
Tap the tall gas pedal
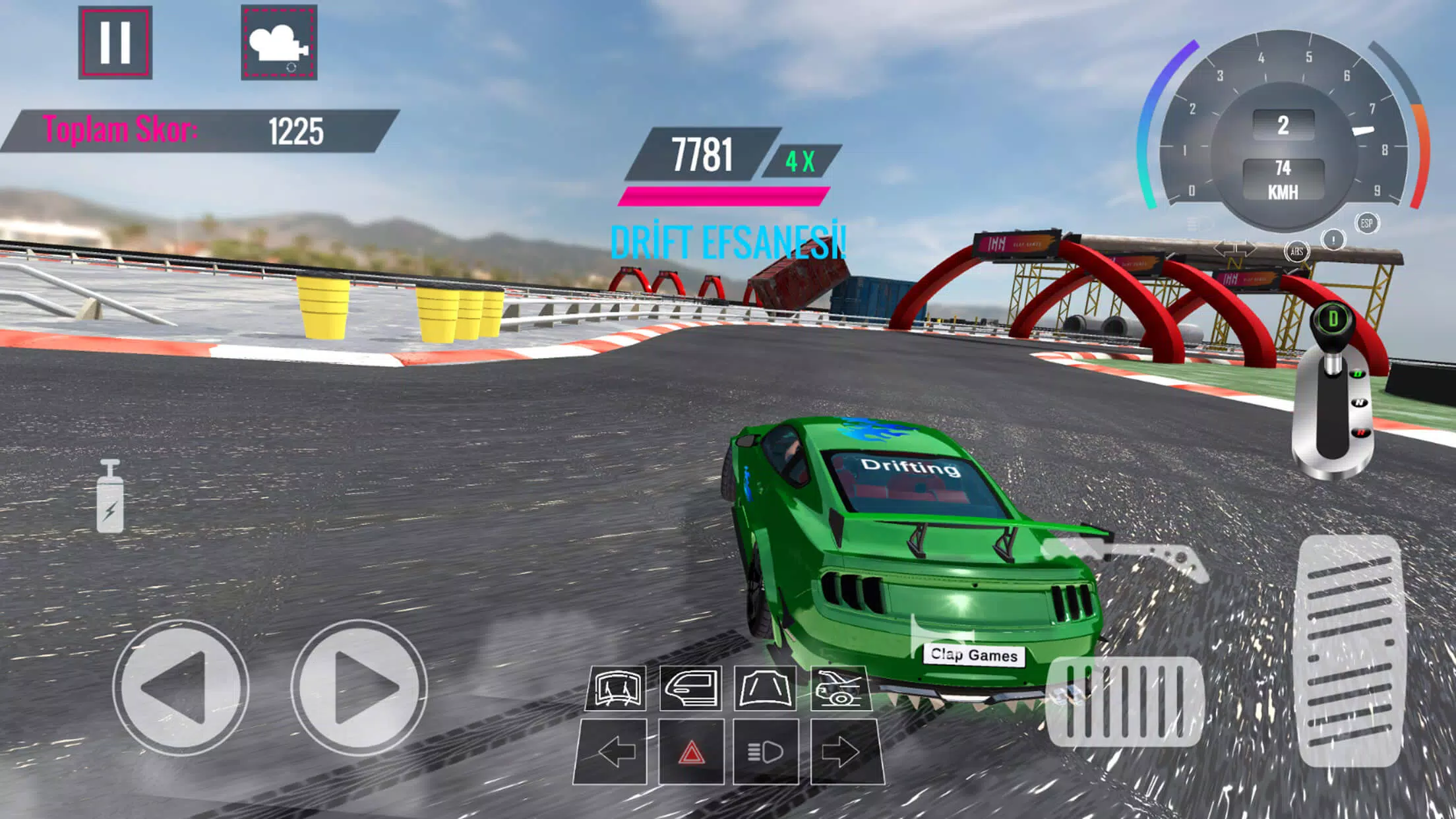coord(1350,650)
